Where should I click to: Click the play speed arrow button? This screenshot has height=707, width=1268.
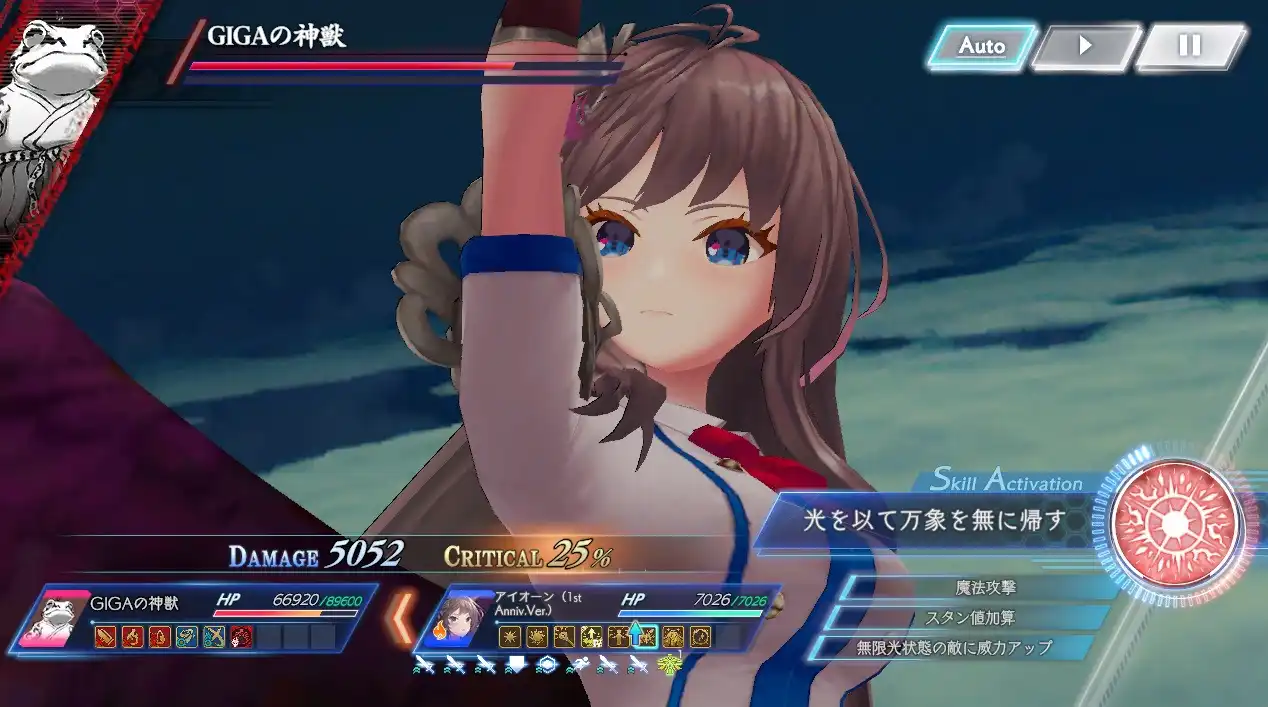coord(1085,46)
